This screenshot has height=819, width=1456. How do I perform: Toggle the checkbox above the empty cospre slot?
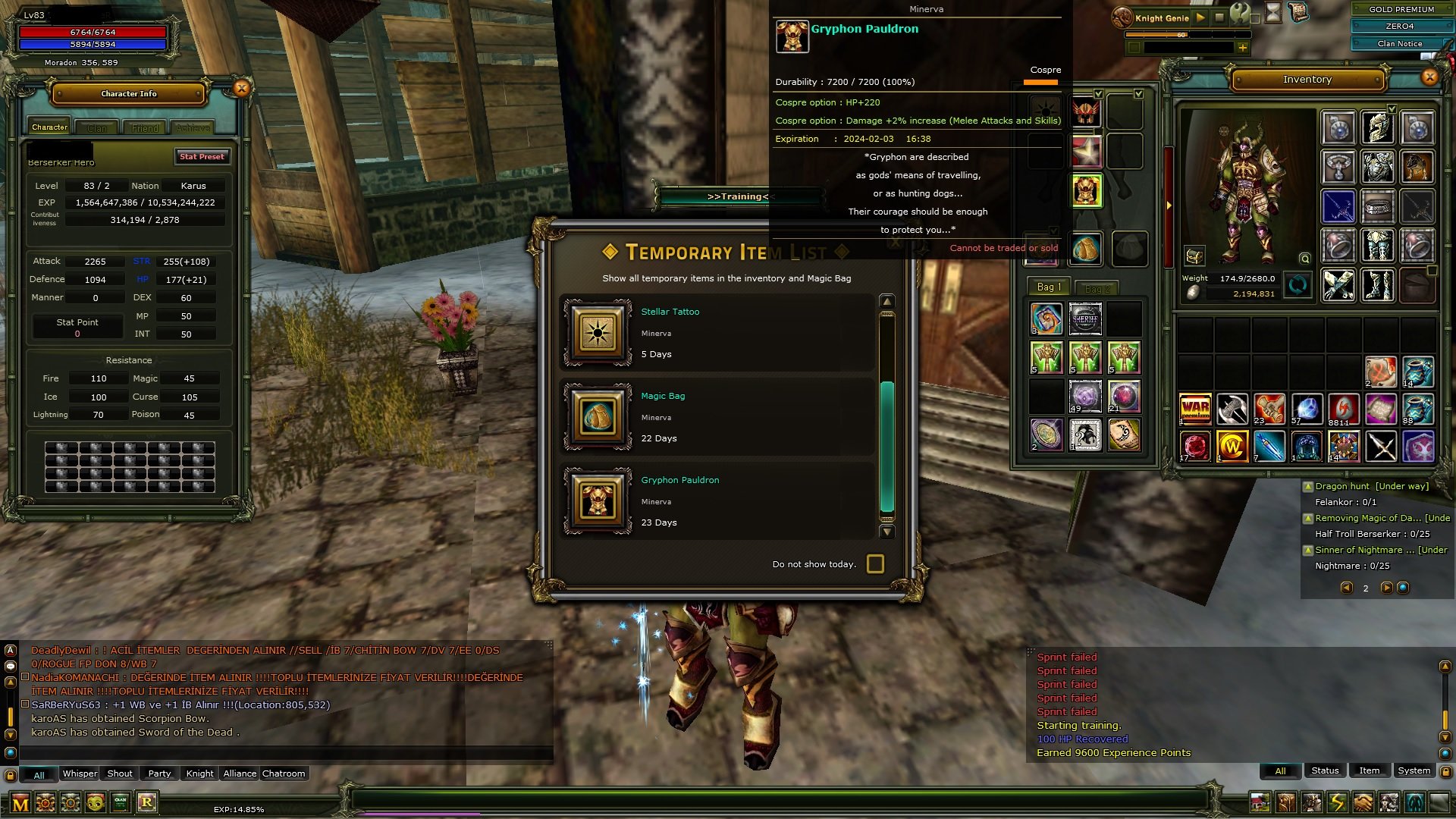(1137, 94)
